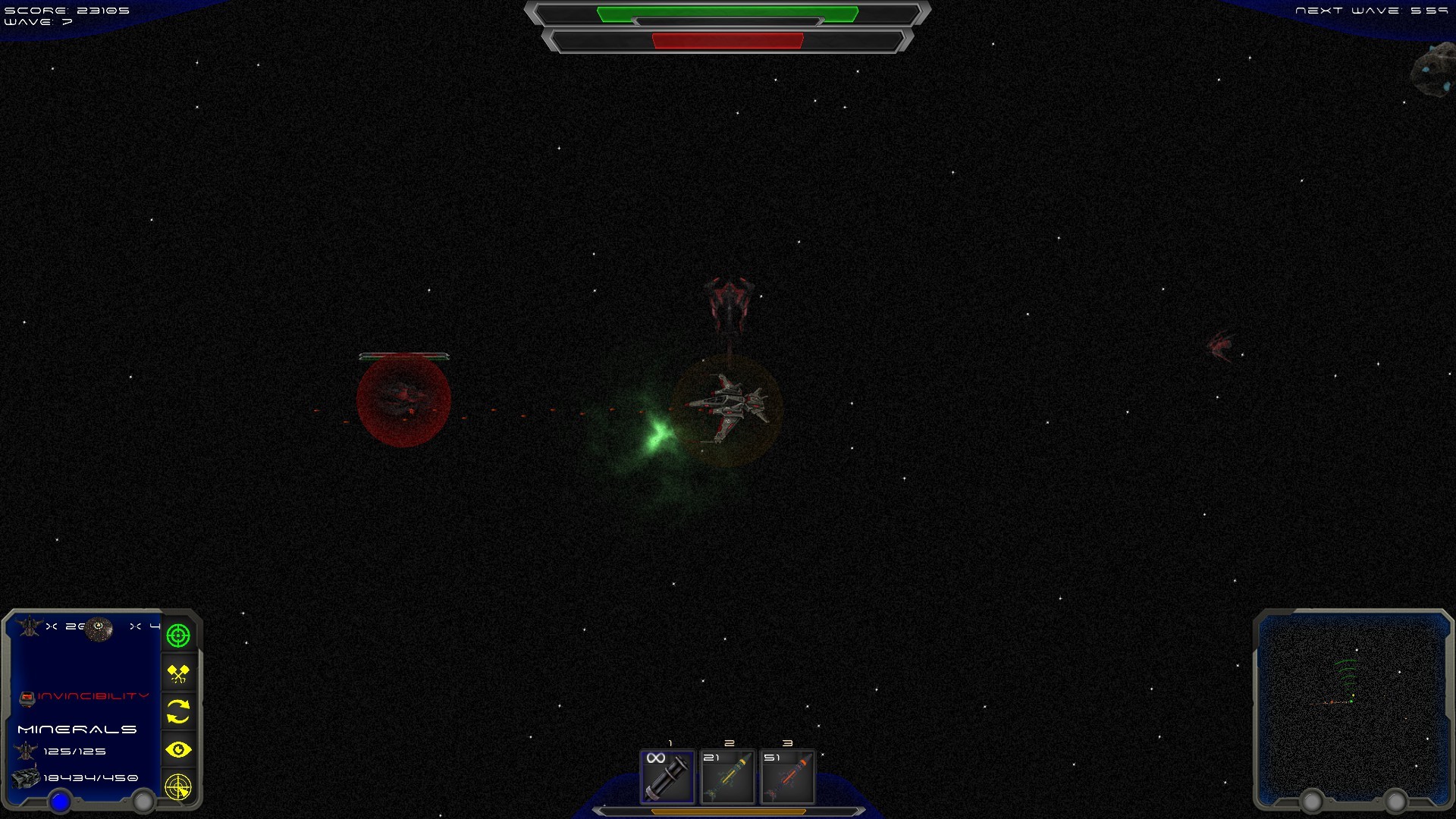Select the orange missile weapon with 51 ammo
The height and width of the screenshot is (819, 1456).
786,777
